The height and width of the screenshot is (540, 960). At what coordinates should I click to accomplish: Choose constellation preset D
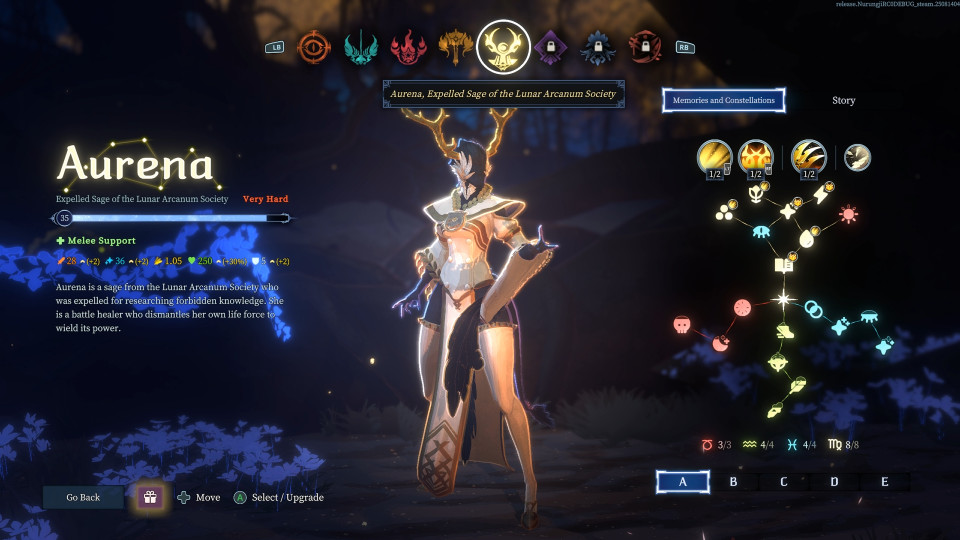pyautogui.click(x=834, y=482)
